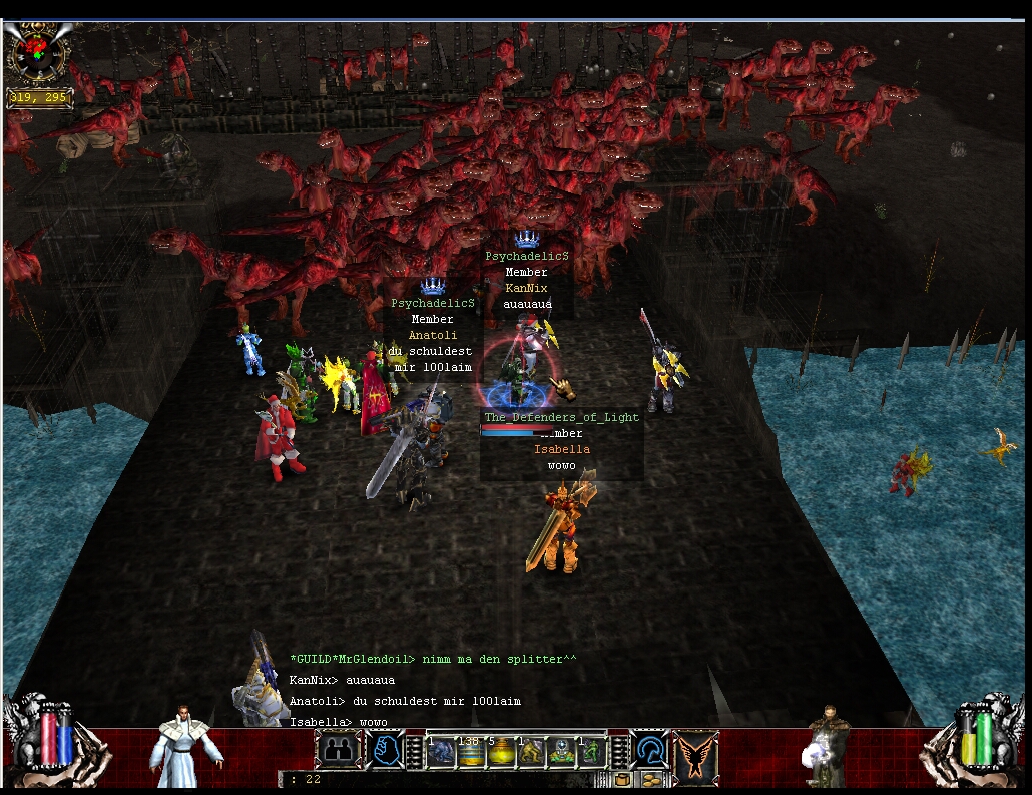Open the gold coins icon
1032x795 pixels.
(x=651, y=779)
